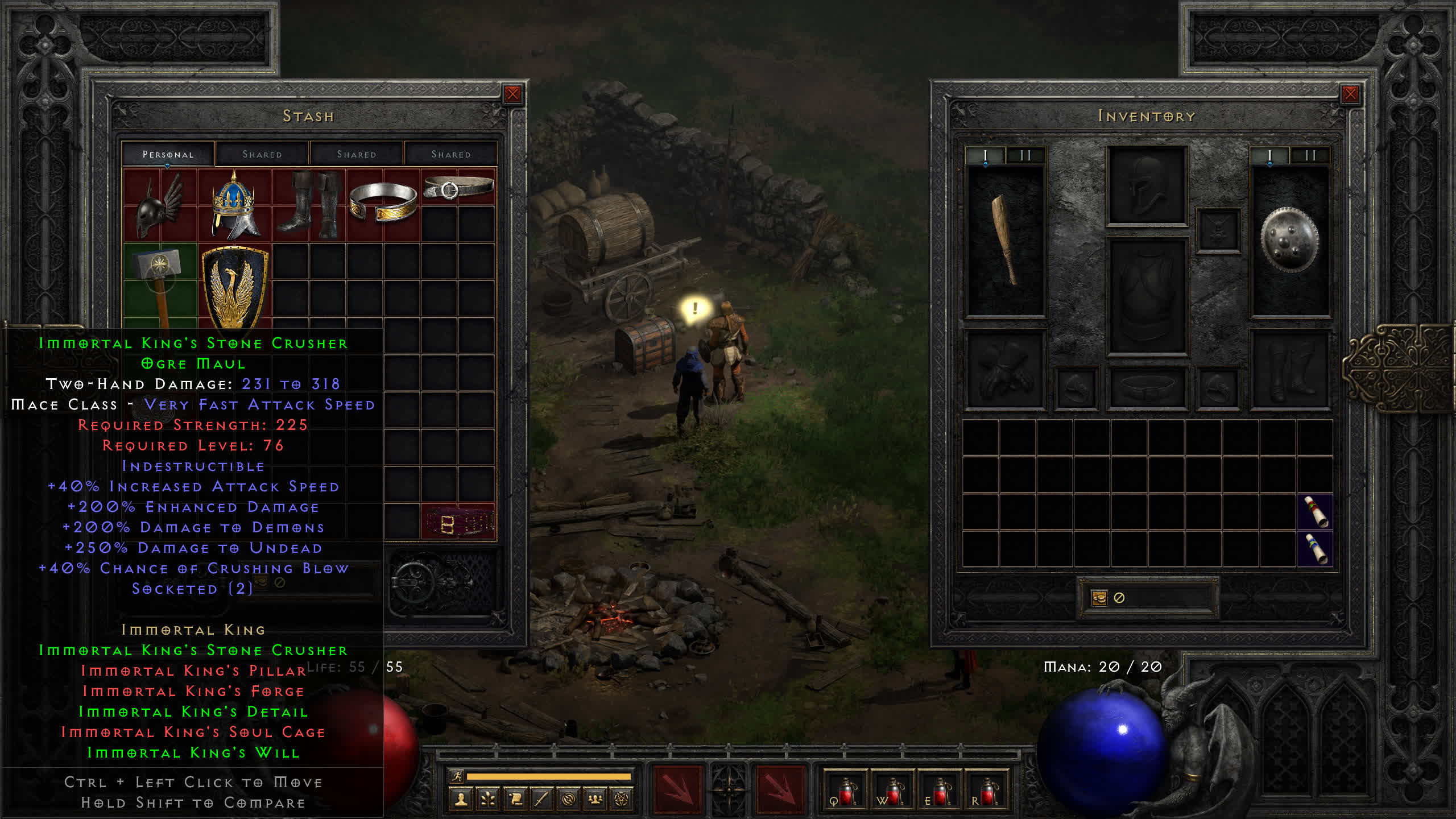Click the equipped round buckler shield
This screenshot has height=819, width=1456.
1289,240
